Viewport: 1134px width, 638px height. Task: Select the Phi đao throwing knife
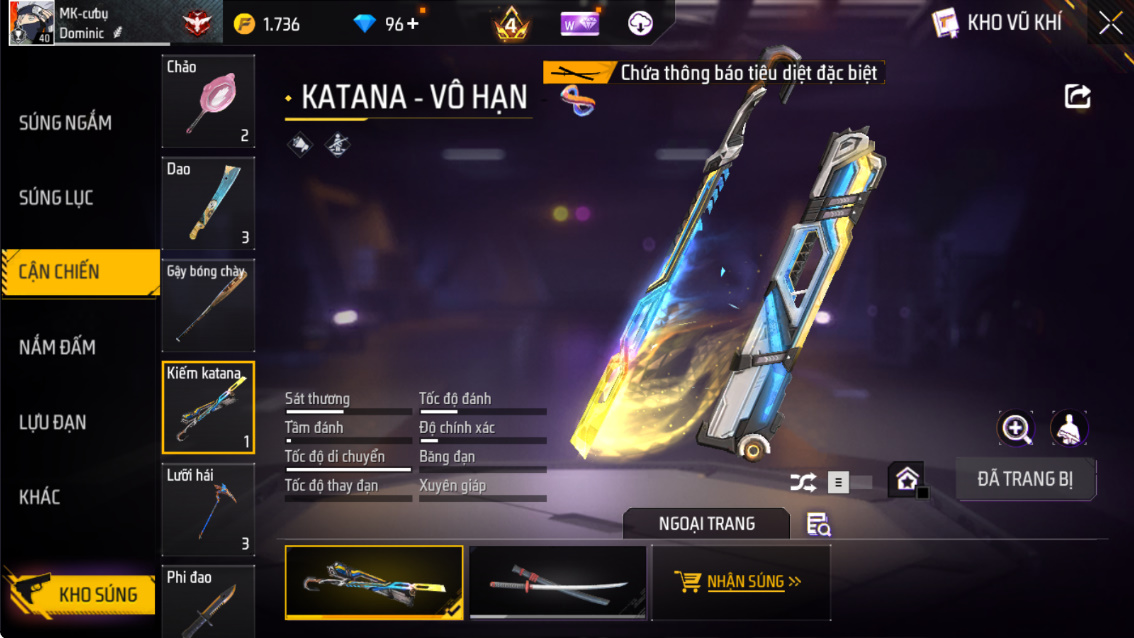[208, 600]
